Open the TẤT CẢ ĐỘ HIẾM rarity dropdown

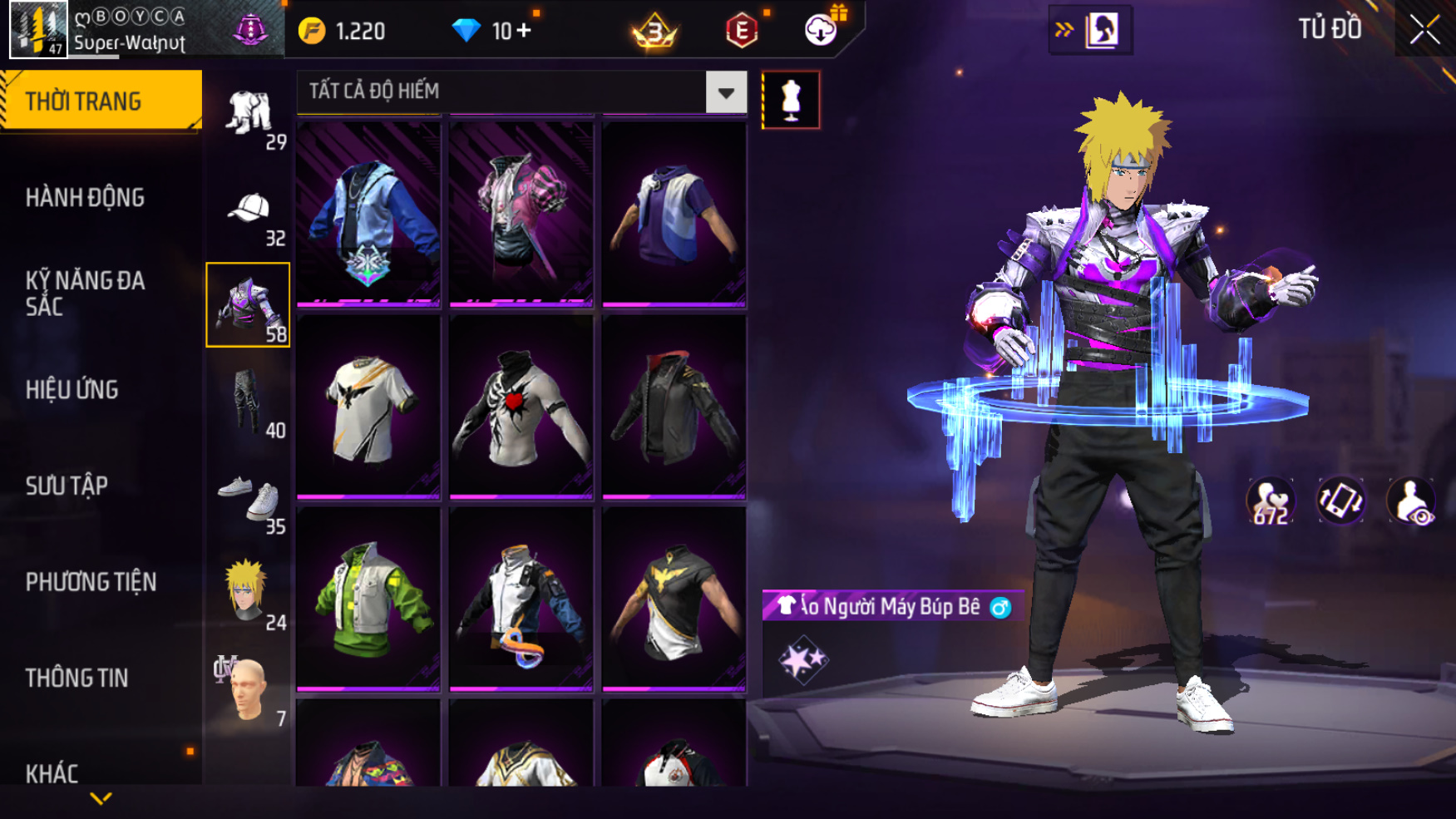[x=726, y=92]
